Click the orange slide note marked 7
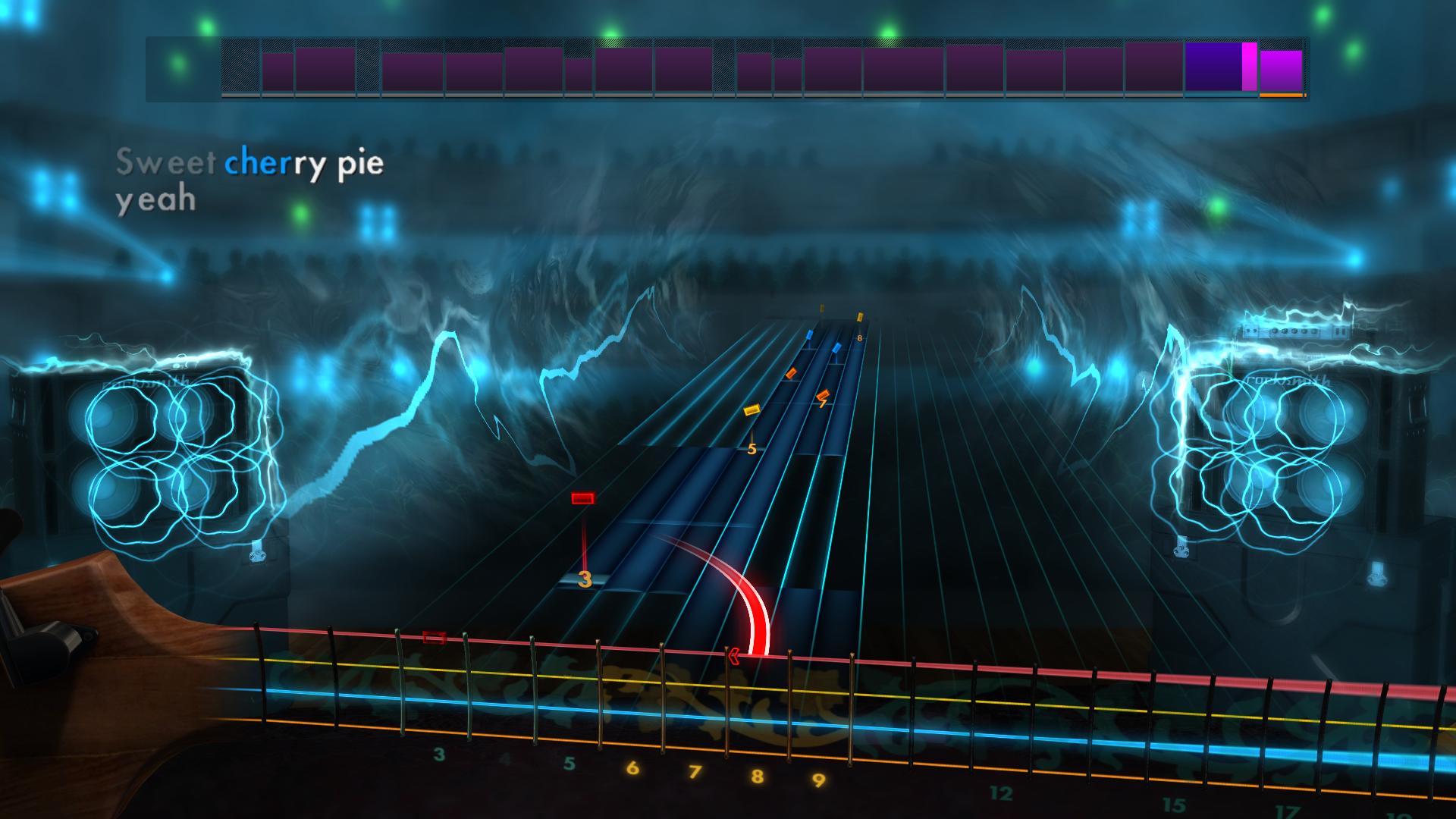 click(824, 395)
